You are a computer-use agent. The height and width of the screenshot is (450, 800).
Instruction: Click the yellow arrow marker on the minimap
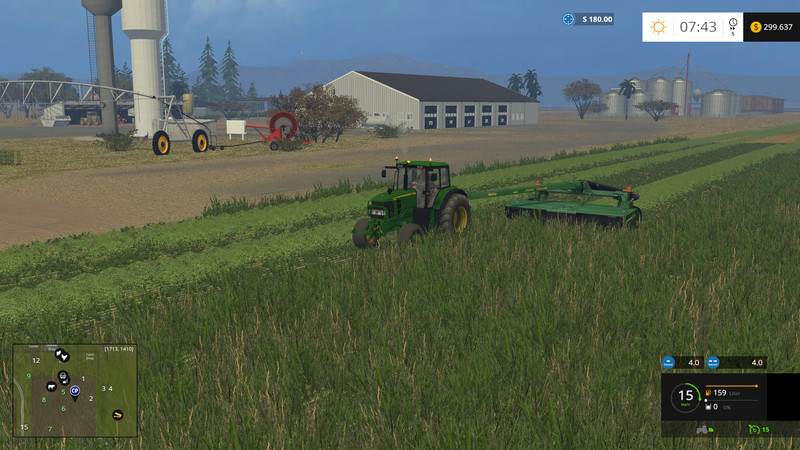click(x=118, y=414)
